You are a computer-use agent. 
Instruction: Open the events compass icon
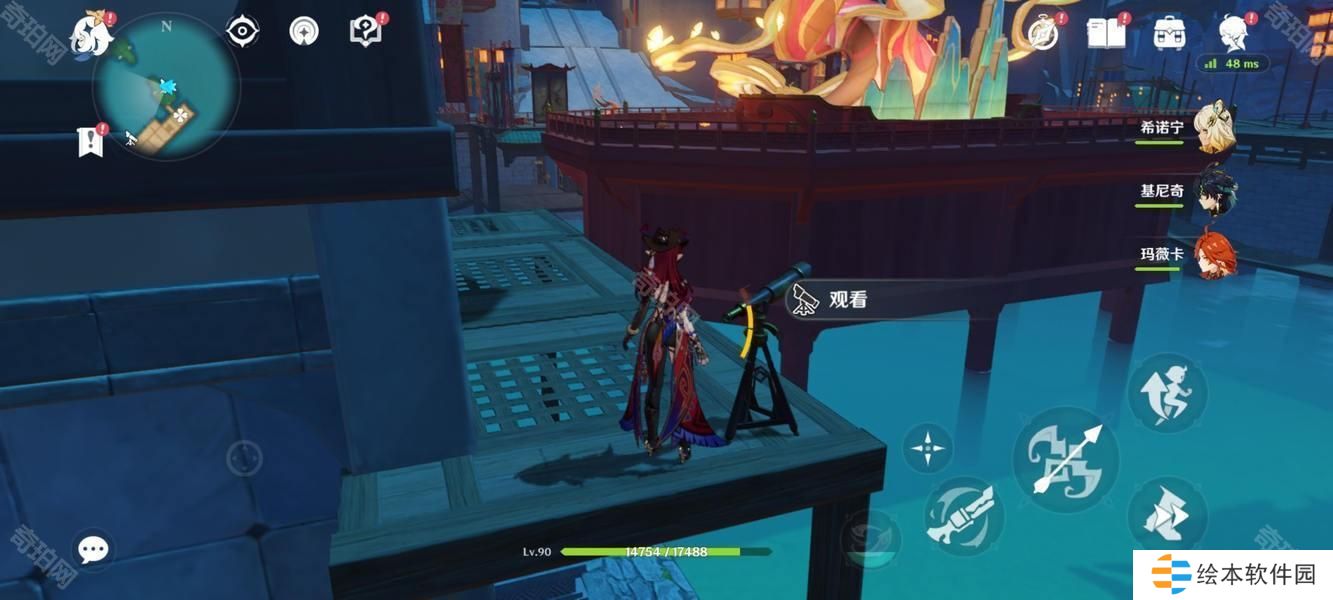[x=1043, y=34]
